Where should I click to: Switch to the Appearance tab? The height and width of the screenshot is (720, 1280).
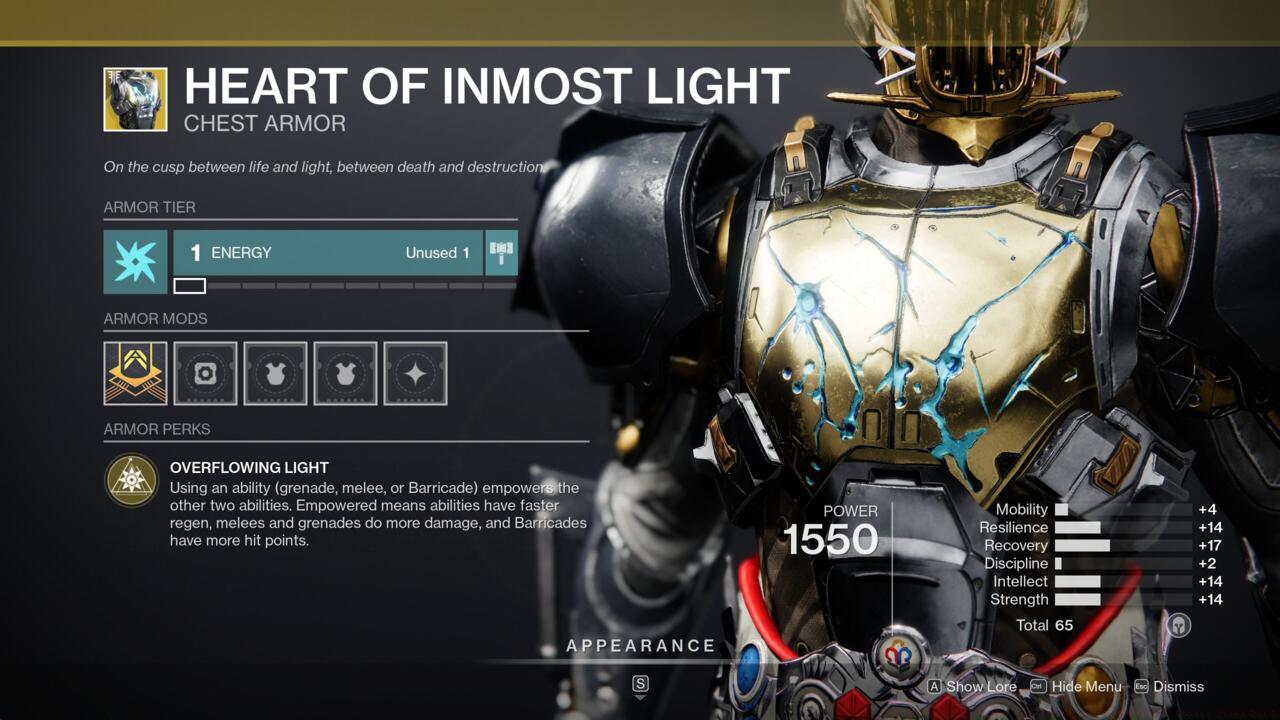click(x=642, y=645)
